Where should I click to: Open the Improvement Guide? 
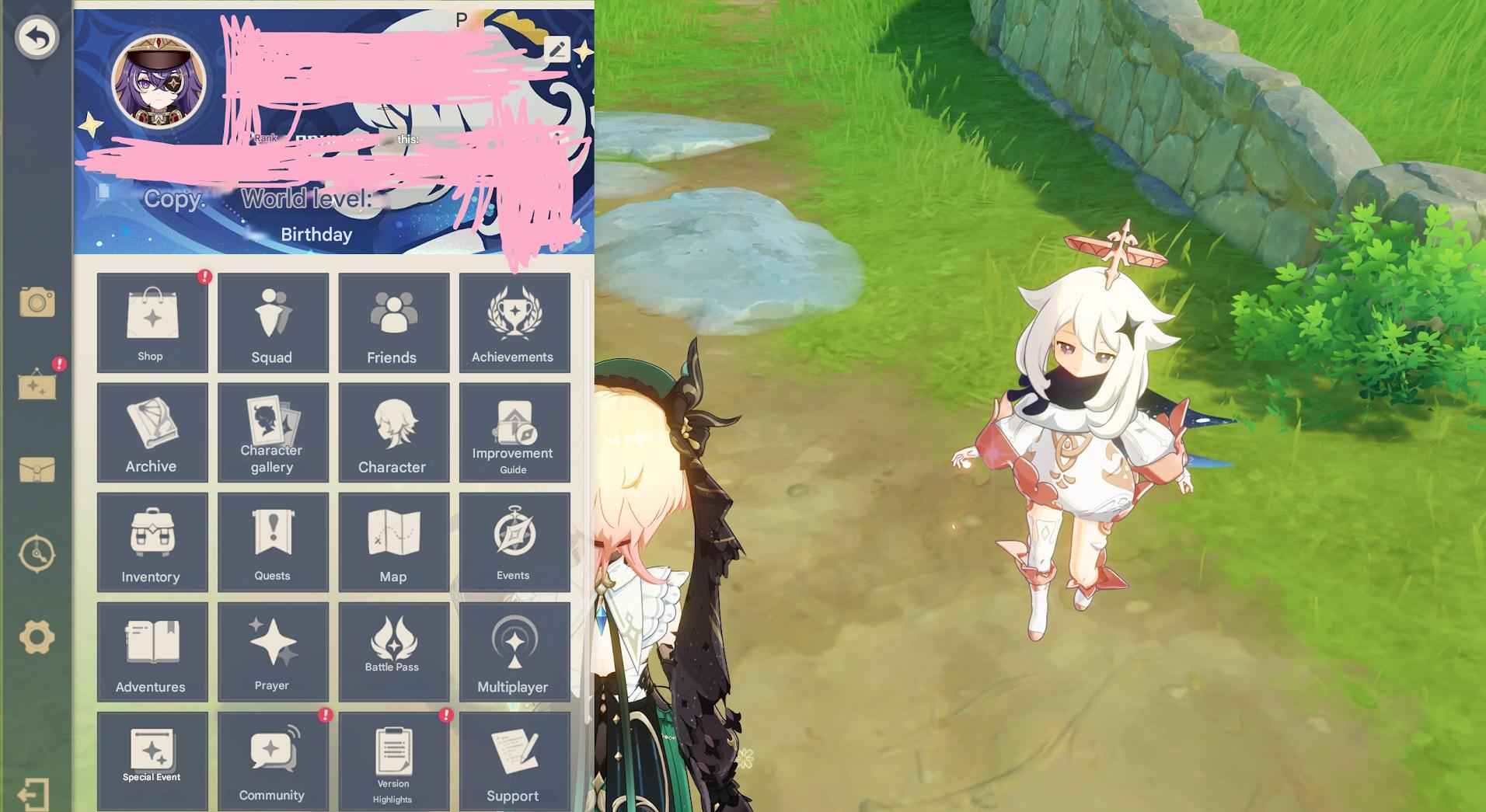515,433
